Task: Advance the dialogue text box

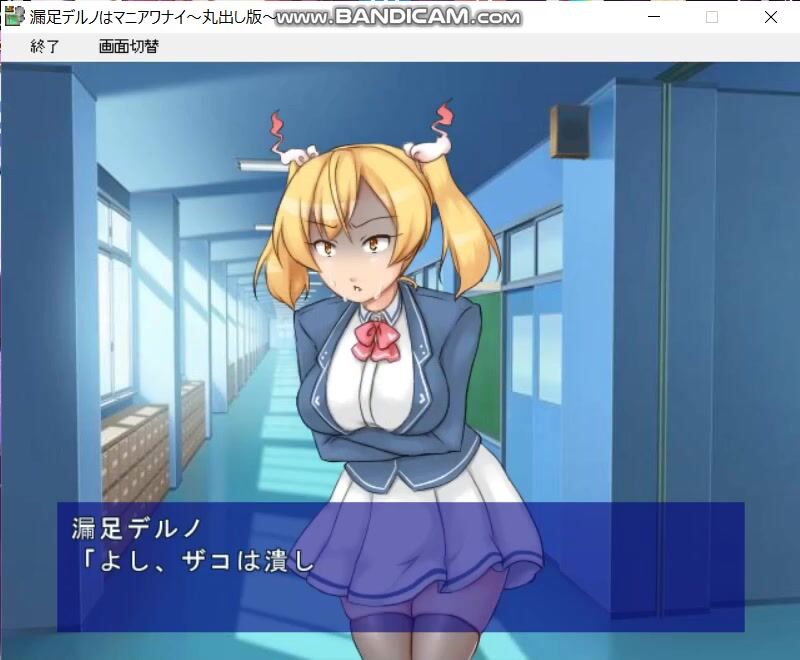Action: [x=400, y=566]
